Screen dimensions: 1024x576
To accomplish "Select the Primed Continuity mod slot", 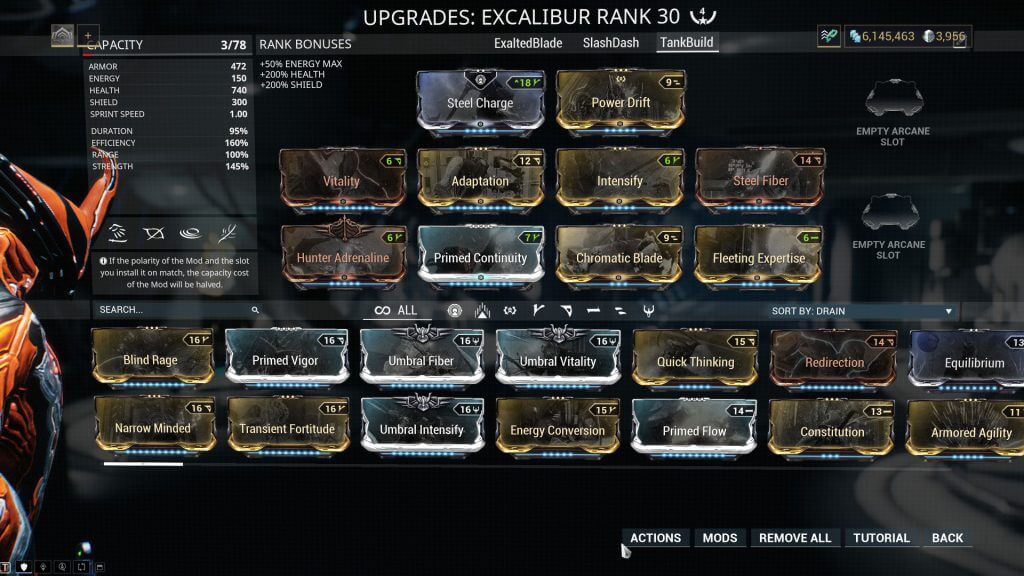I will coord(480,258).
